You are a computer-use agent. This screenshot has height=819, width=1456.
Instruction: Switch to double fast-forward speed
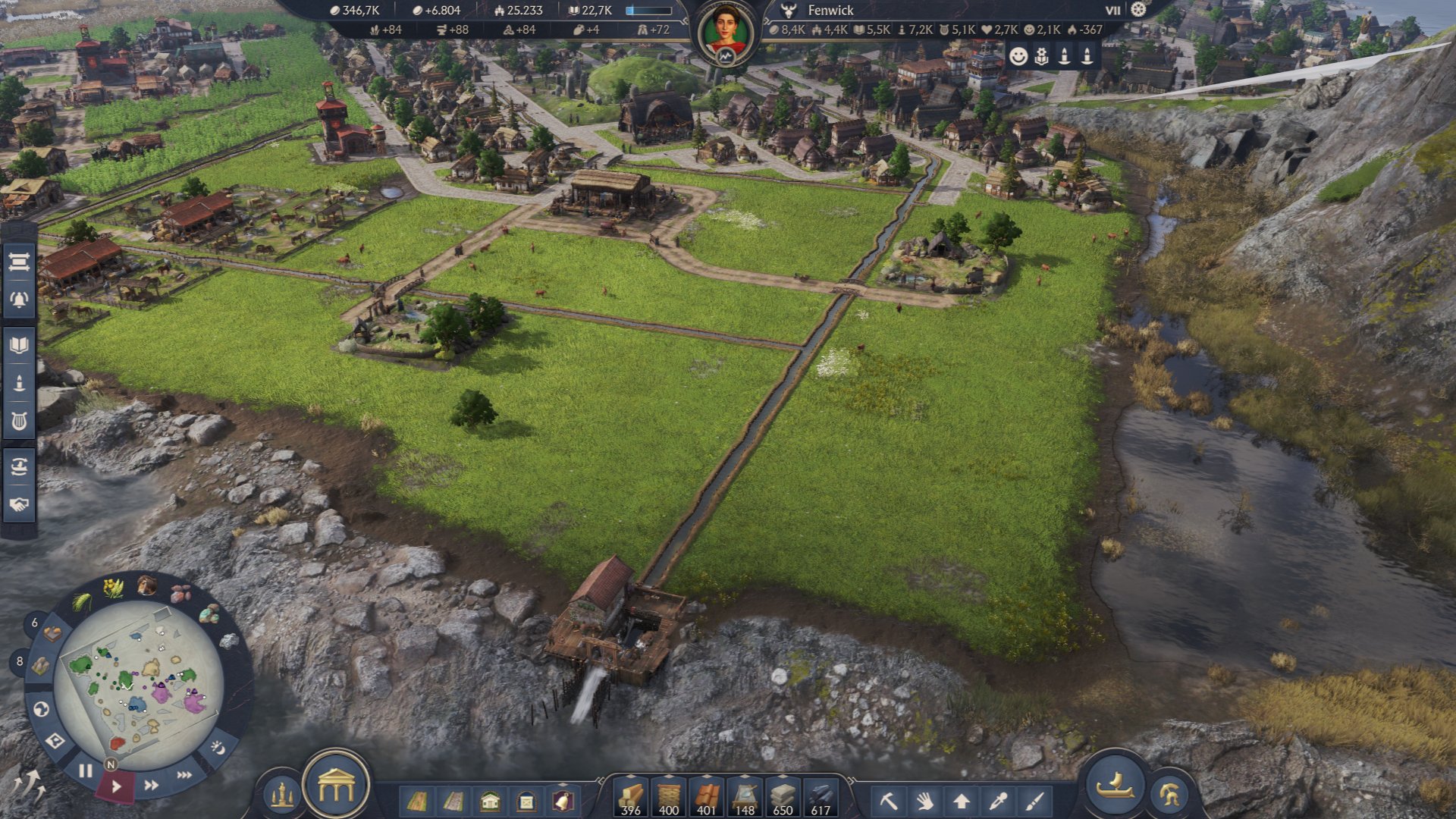click(x=152, y=785)
